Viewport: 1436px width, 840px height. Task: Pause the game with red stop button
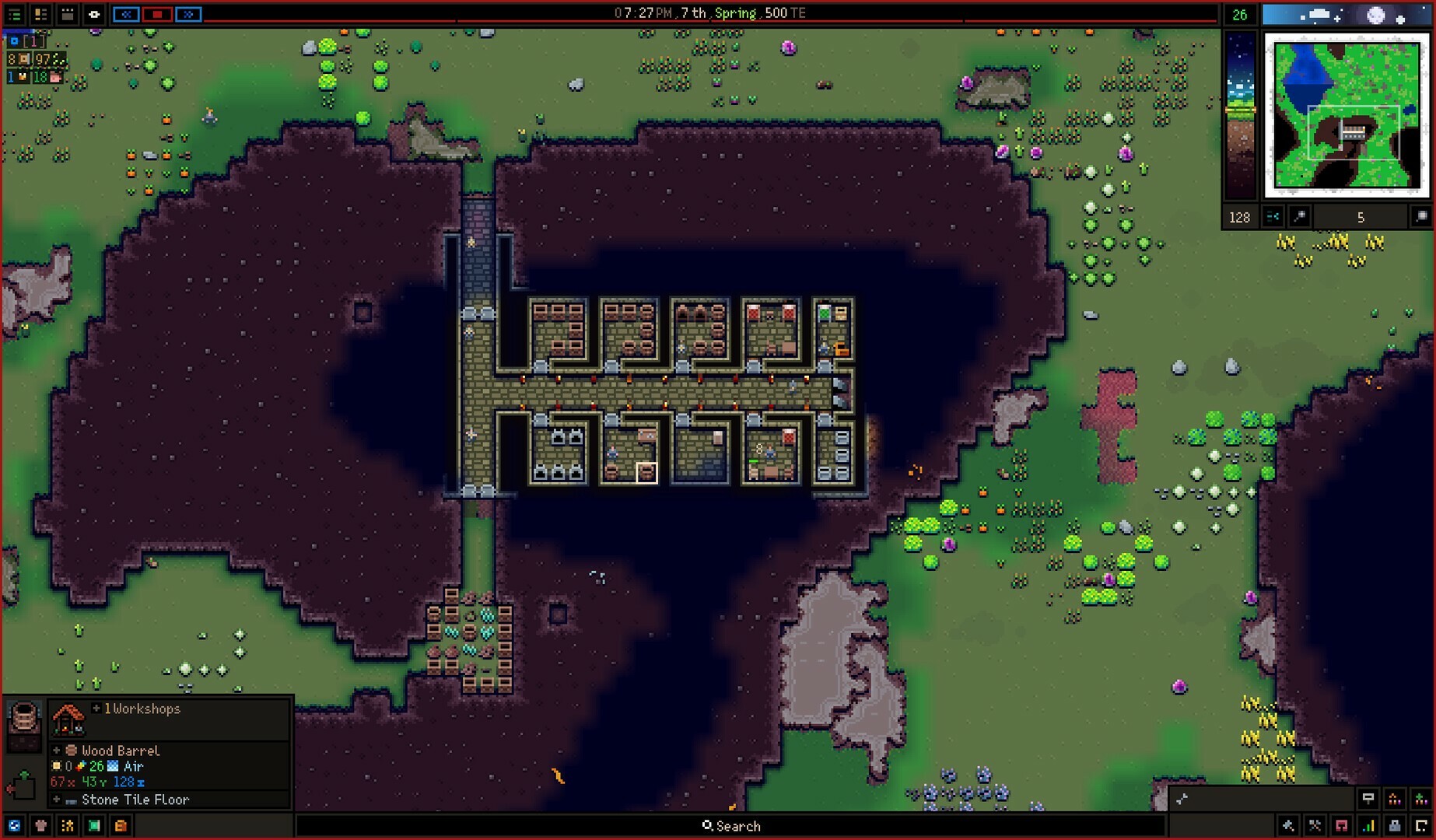pos(157,14)
